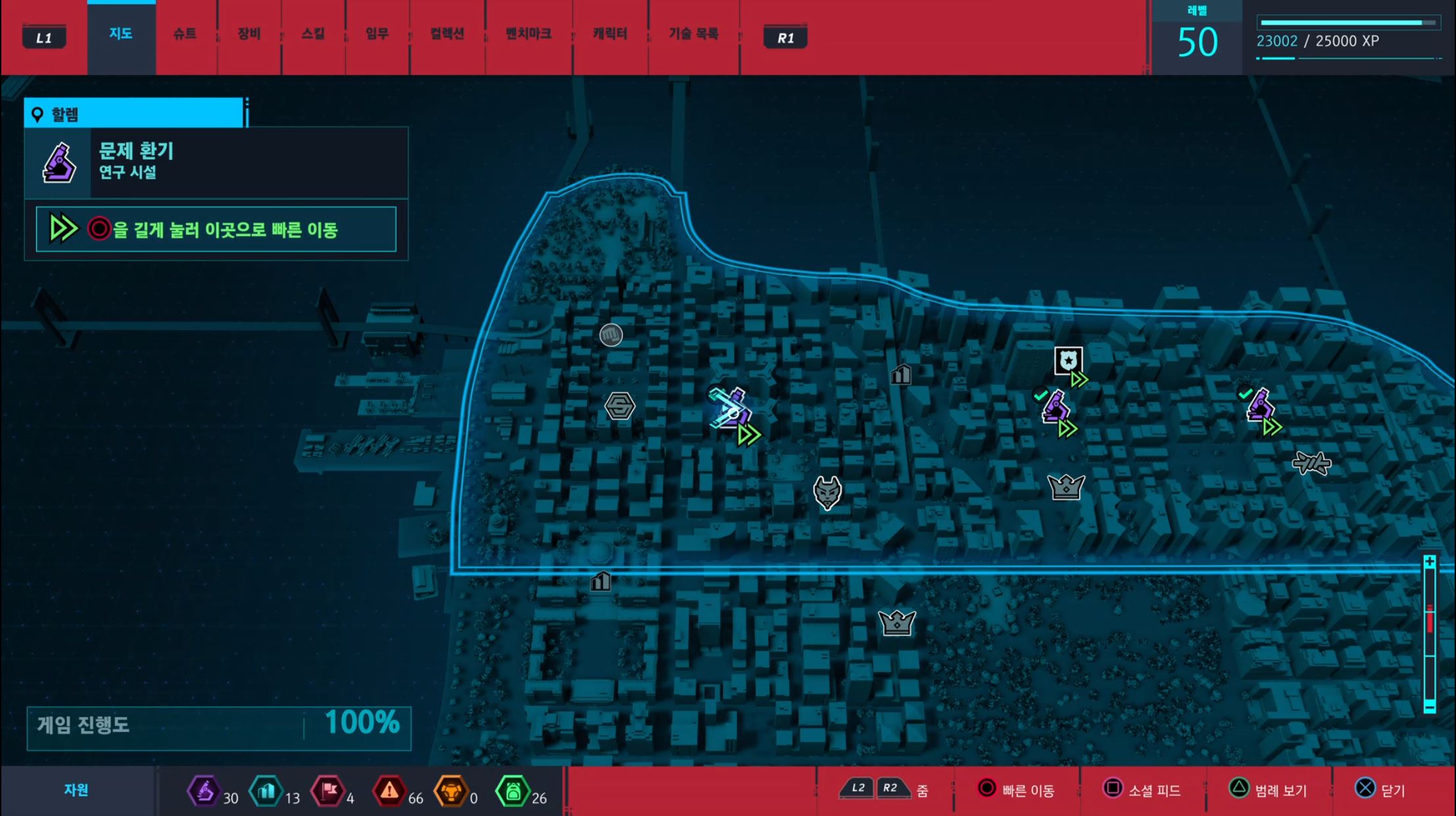Open the 기술 목록 tab

(x=693, y=34)
